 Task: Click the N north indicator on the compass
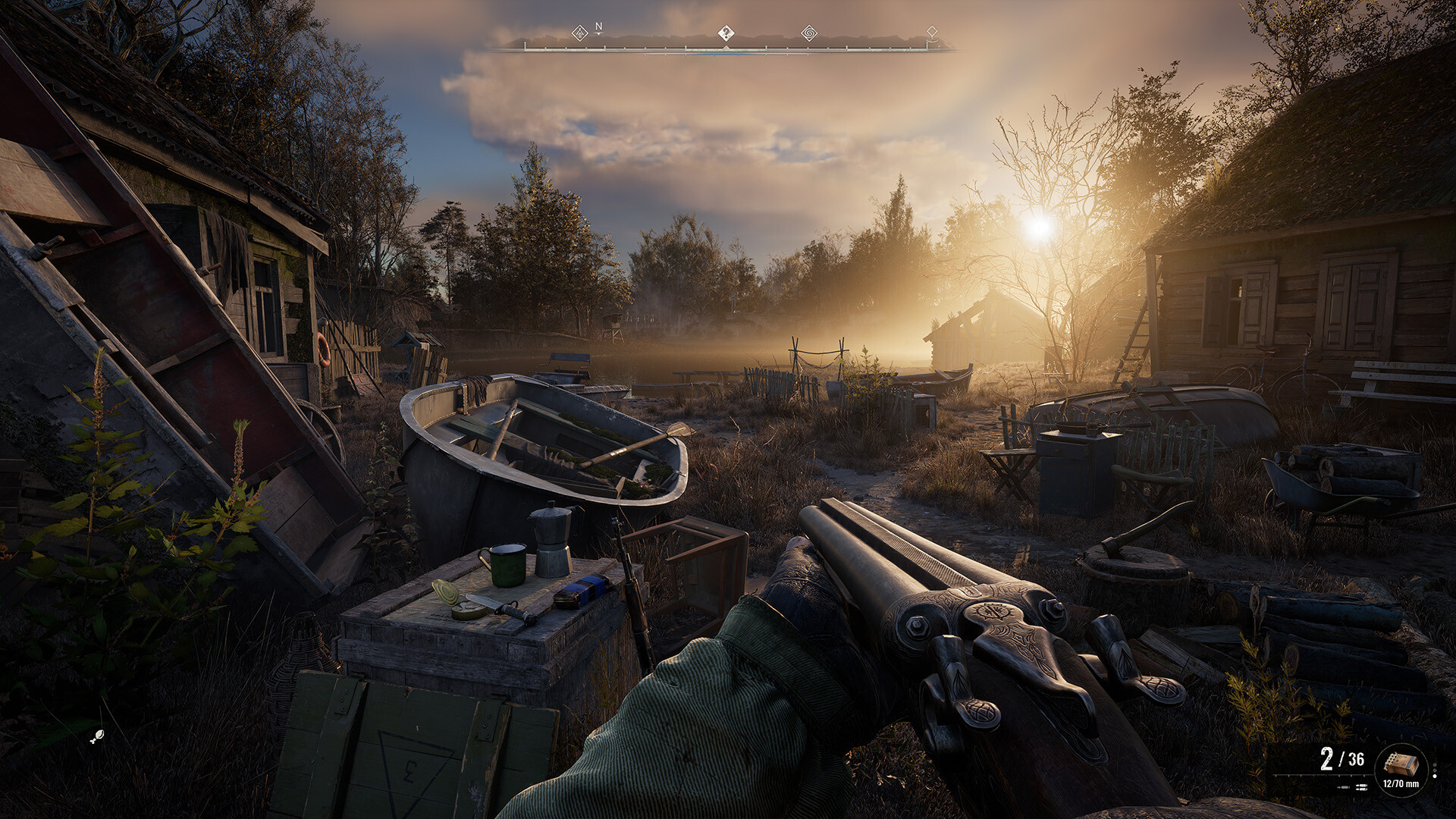(598, 27)
